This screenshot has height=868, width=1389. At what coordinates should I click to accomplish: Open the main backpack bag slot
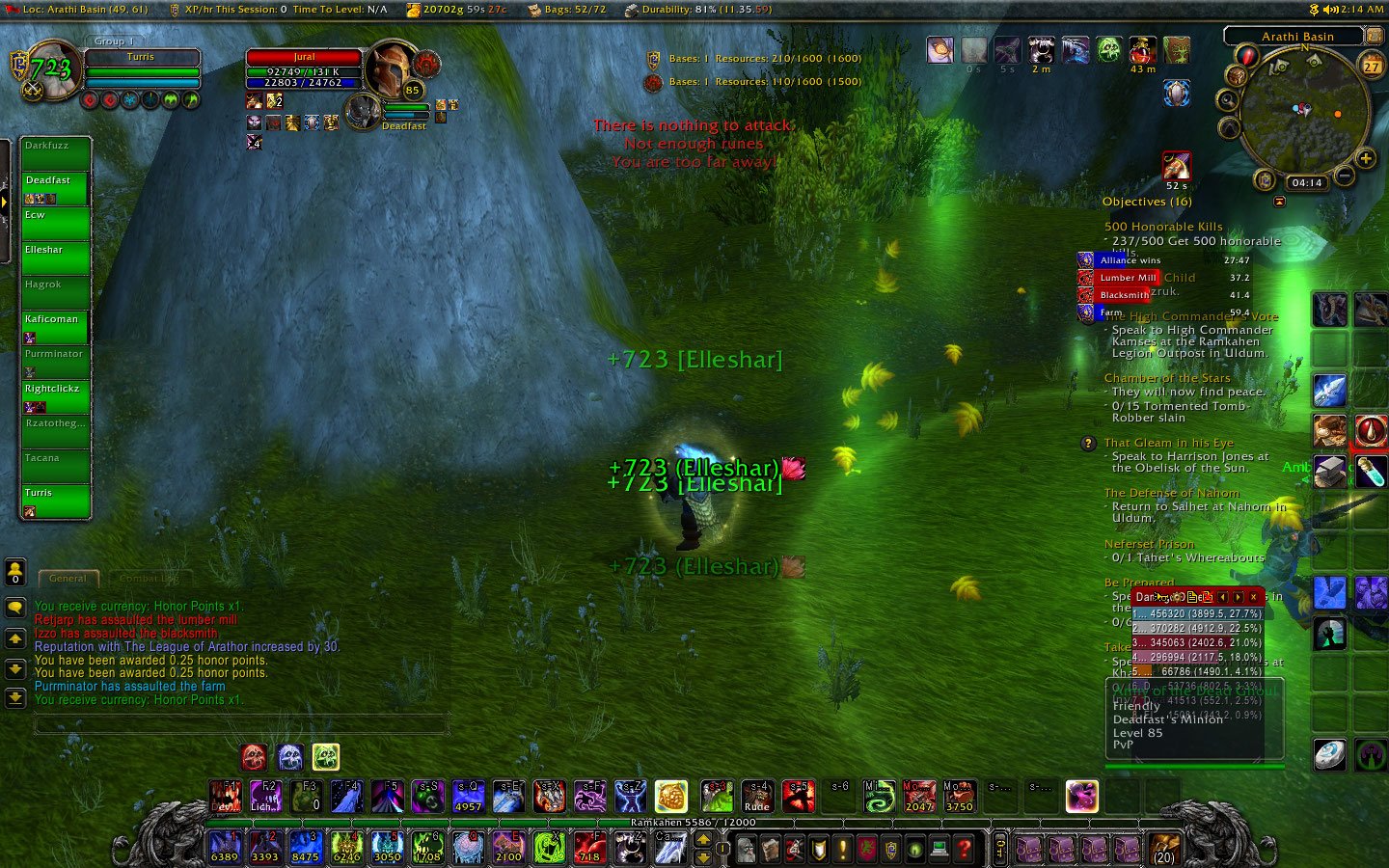1164,849
